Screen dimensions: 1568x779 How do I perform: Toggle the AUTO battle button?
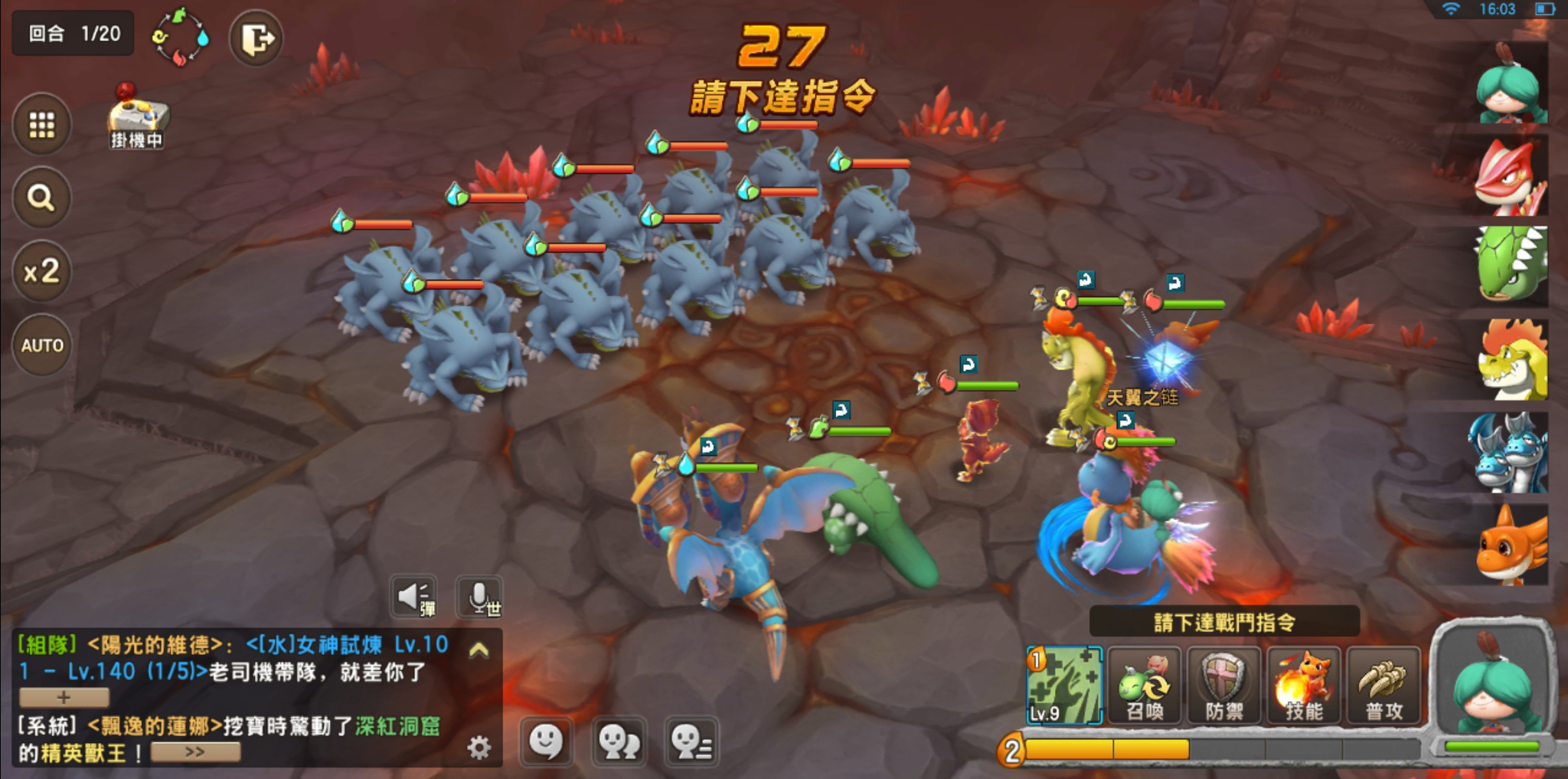42,345
